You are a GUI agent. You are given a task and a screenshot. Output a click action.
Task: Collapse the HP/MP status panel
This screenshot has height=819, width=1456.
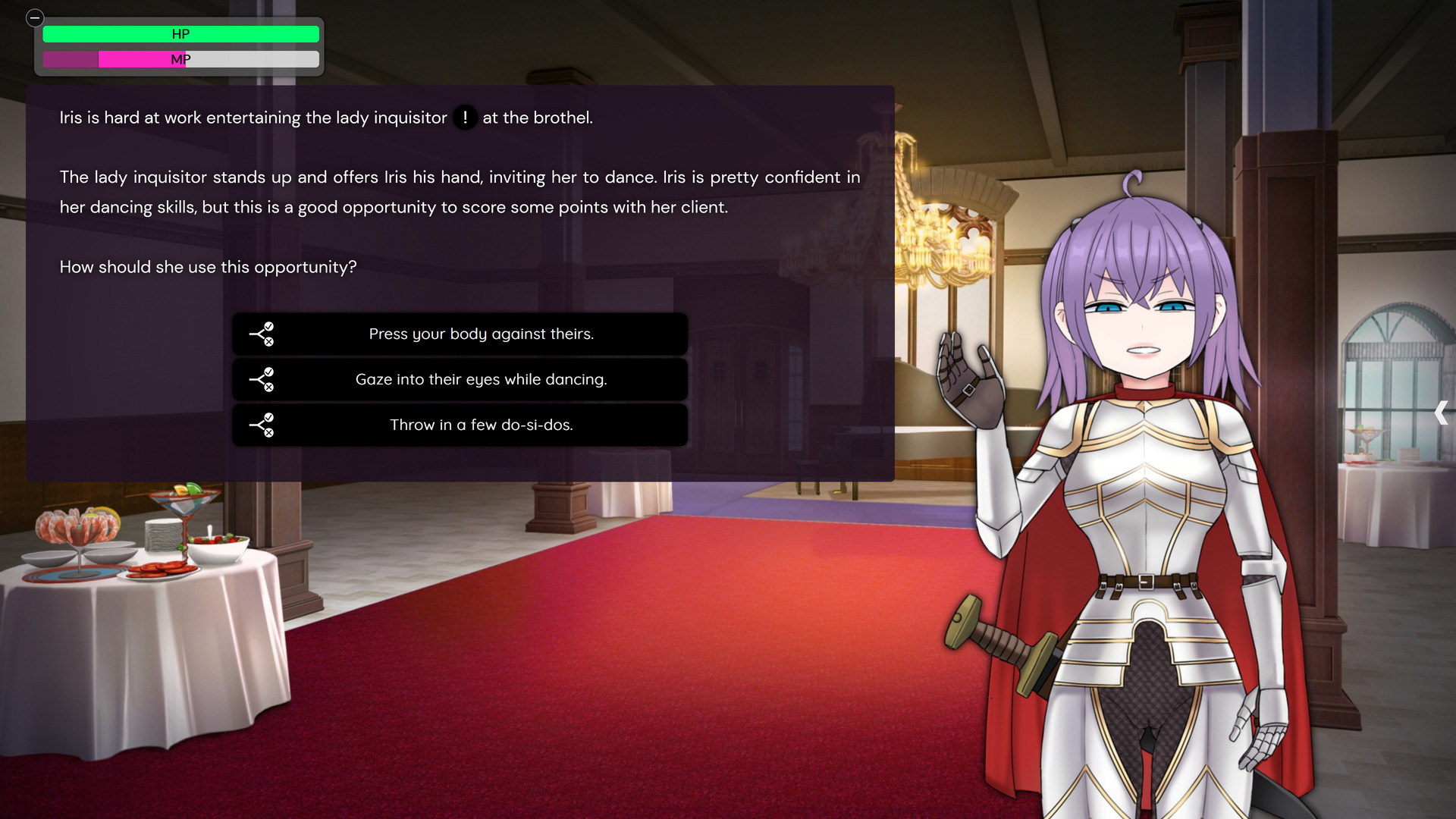(x=35, y=18)
